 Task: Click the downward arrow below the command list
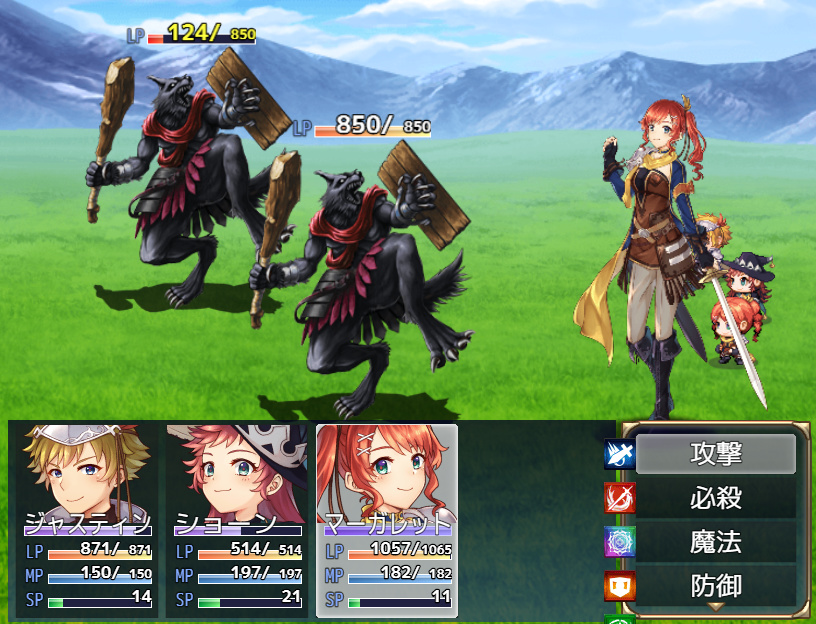pyautogui.click(x=715, y=607)
